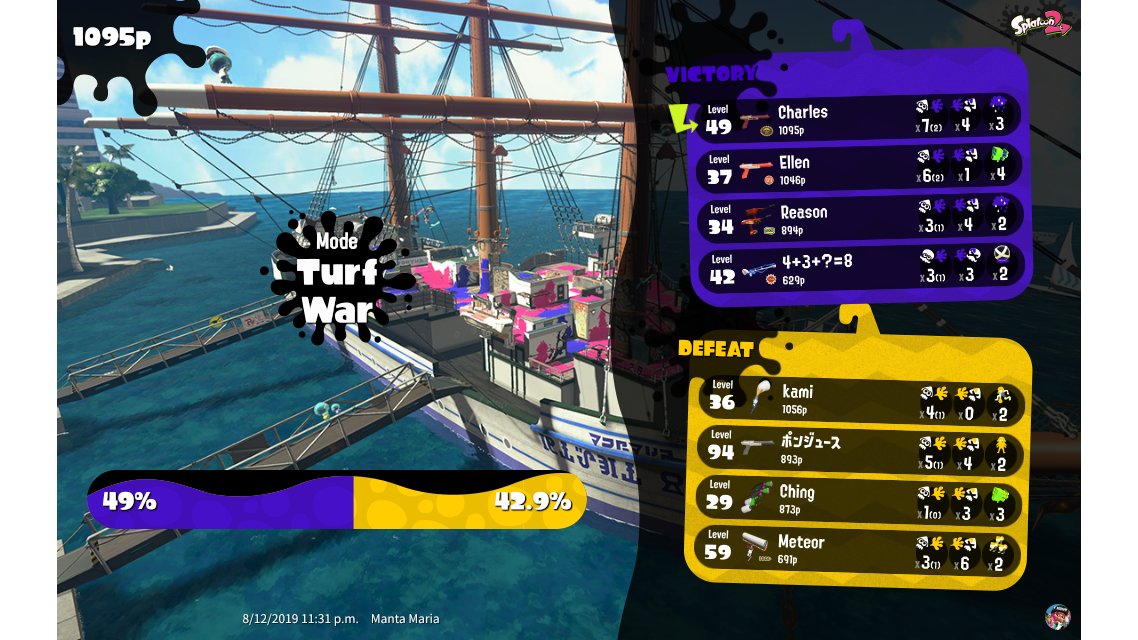The image size is (1138, 640).
Task: Choose Ellen's player row
Action: point(858,168)
